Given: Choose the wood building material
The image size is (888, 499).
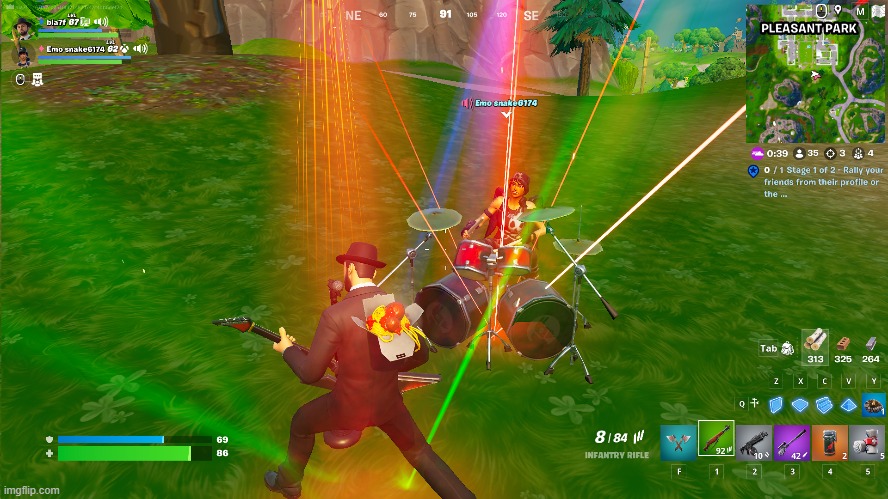Looking at the screenshot, I should [816, 342].
